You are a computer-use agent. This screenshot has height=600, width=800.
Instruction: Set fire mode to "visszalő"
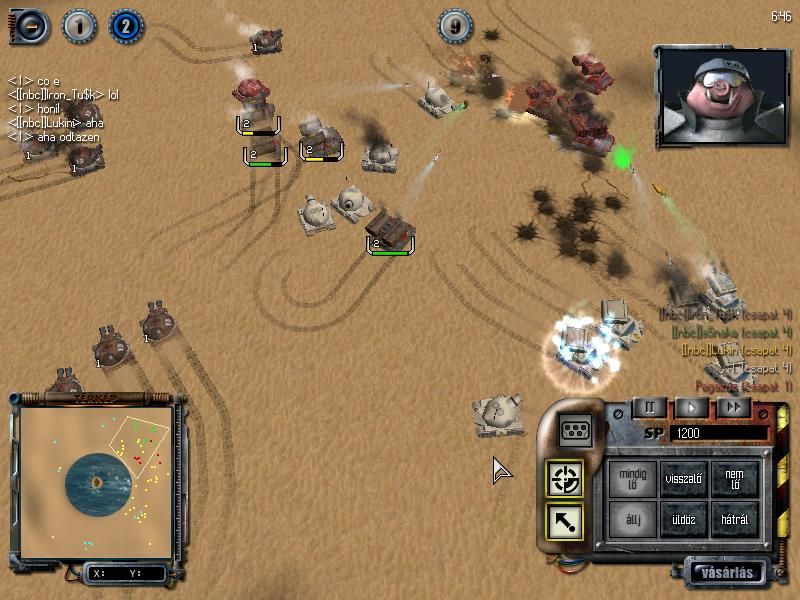coord(684,478)
